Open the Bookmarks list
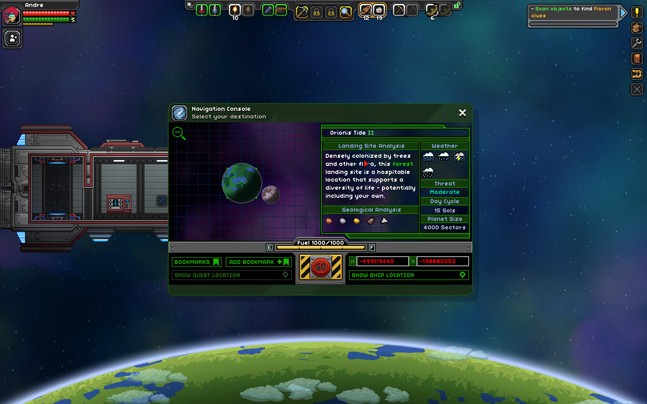 [x=197, y=262]
